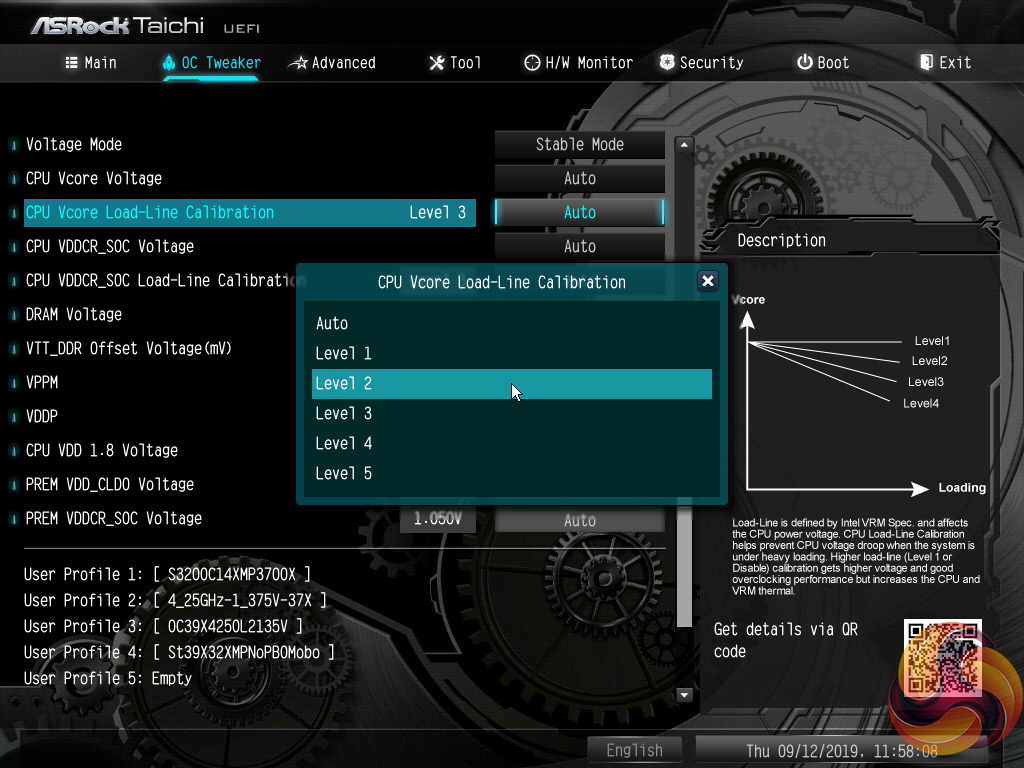Open the Boot tab

pos(823,63)
